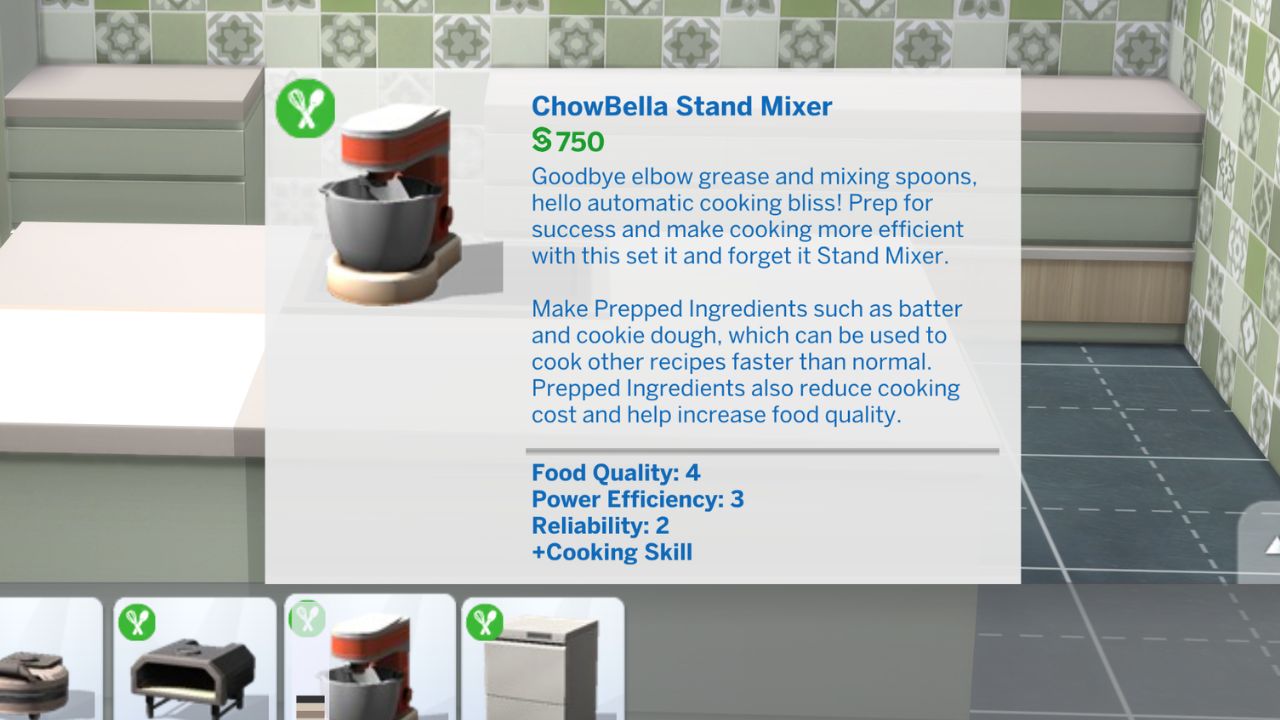Click the Reliability rating text
This screenshot has height=720, width=1280.
(599, 525)
